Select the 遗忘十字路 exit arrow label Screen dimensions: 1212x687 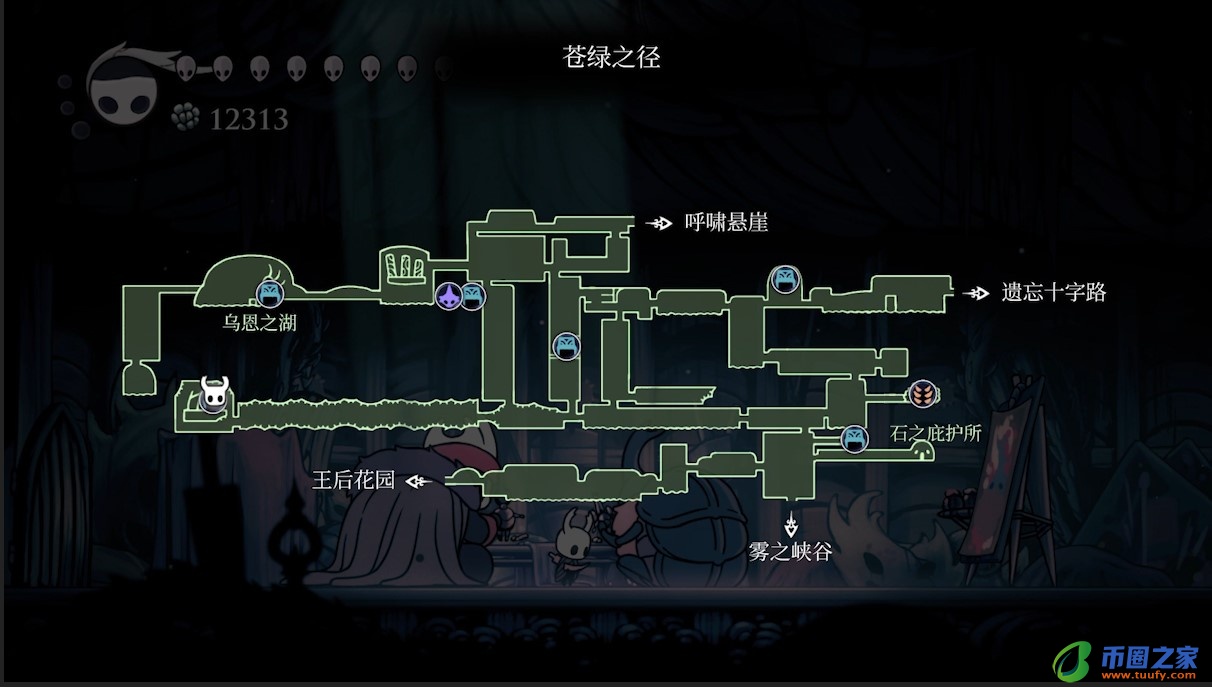click(1035, 293)
